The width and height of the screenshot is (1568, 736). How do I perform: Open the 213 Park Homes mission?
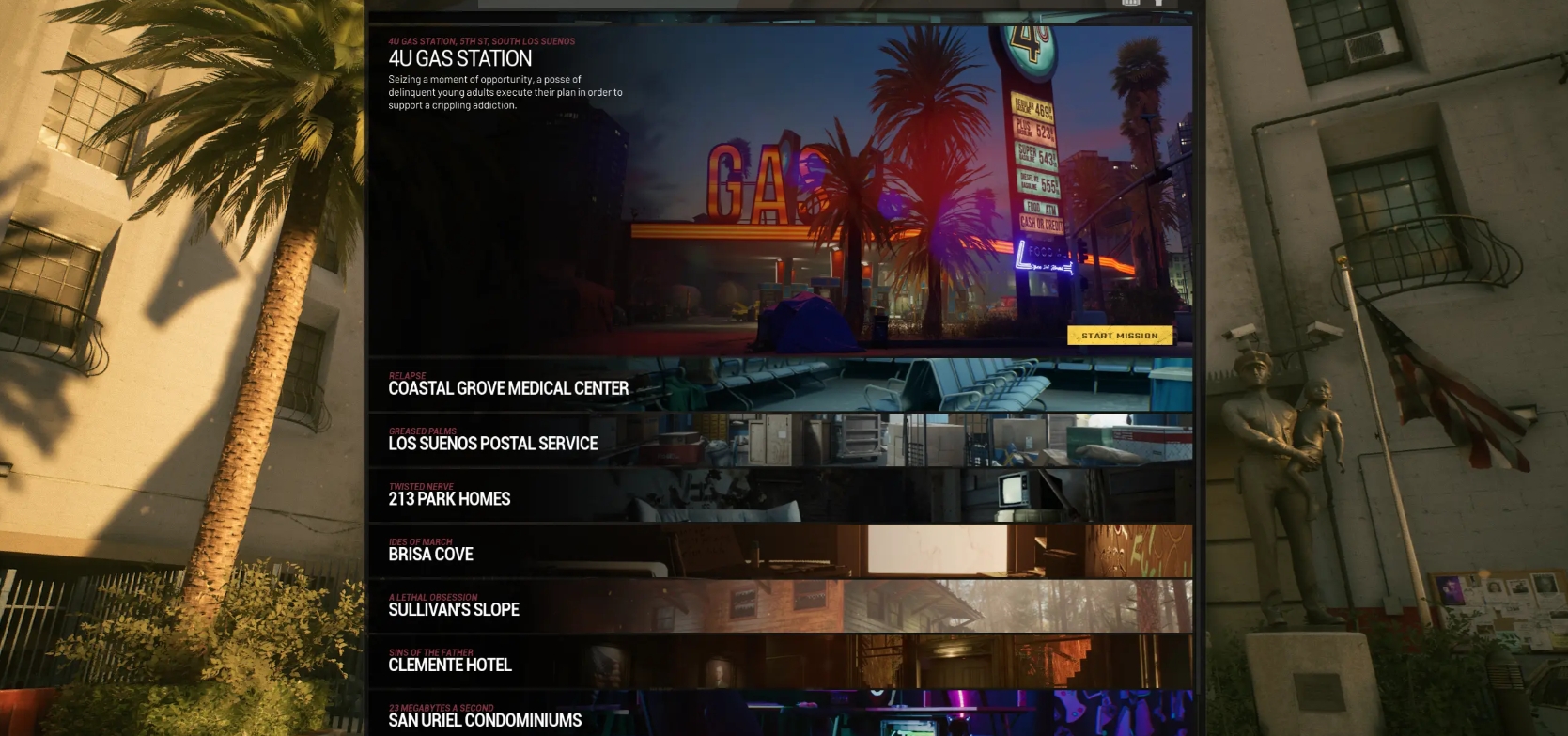click(780, 495)
